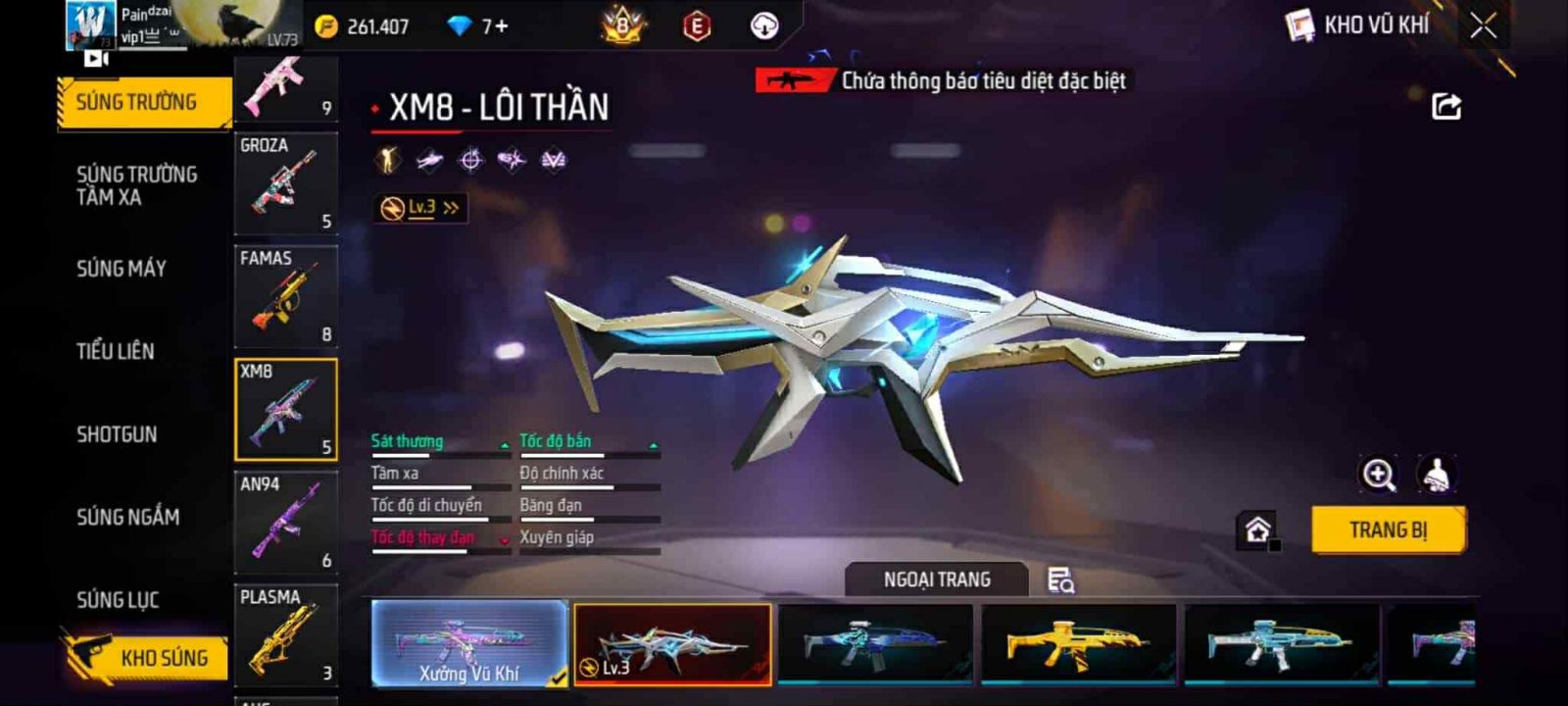
Task: Open the Lv.3 skin upgrade button
Action: (x=420, y=208)
